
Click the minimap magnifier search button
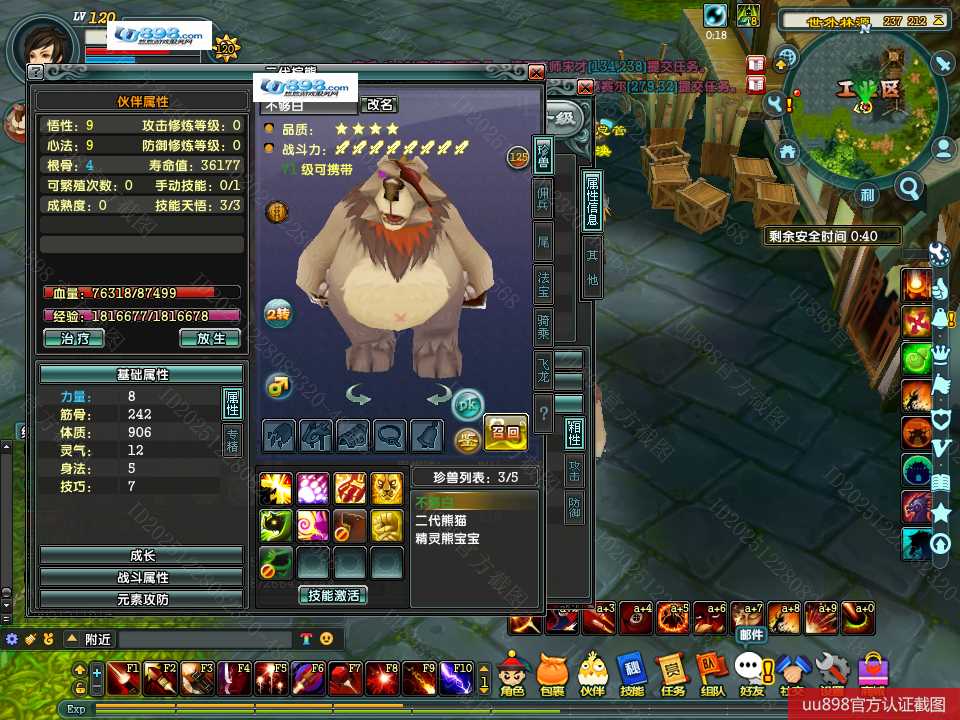point(909,187)
